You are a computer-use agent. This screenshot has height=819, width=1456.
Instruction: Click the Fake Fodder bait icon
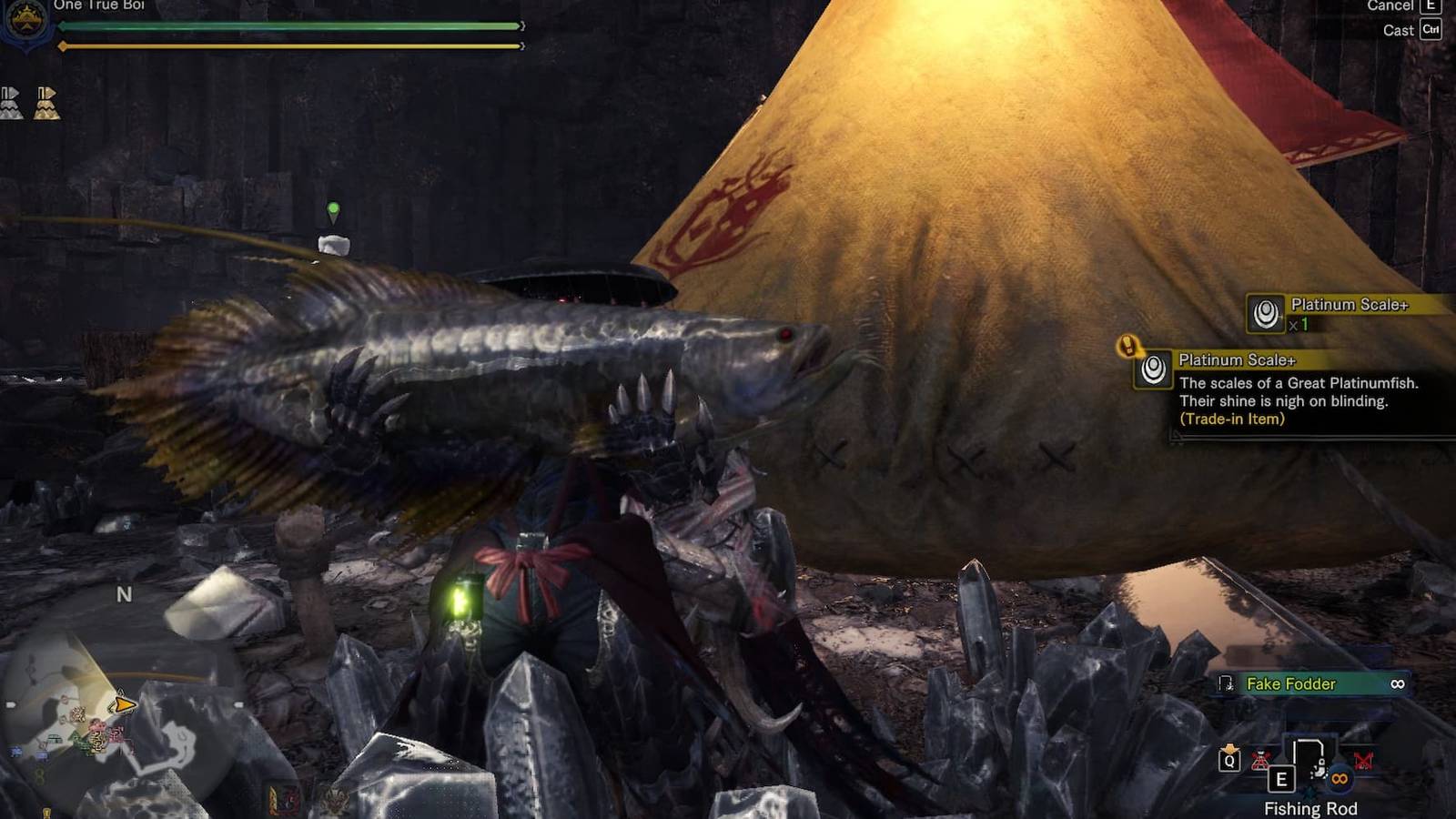coord(1227,684)
